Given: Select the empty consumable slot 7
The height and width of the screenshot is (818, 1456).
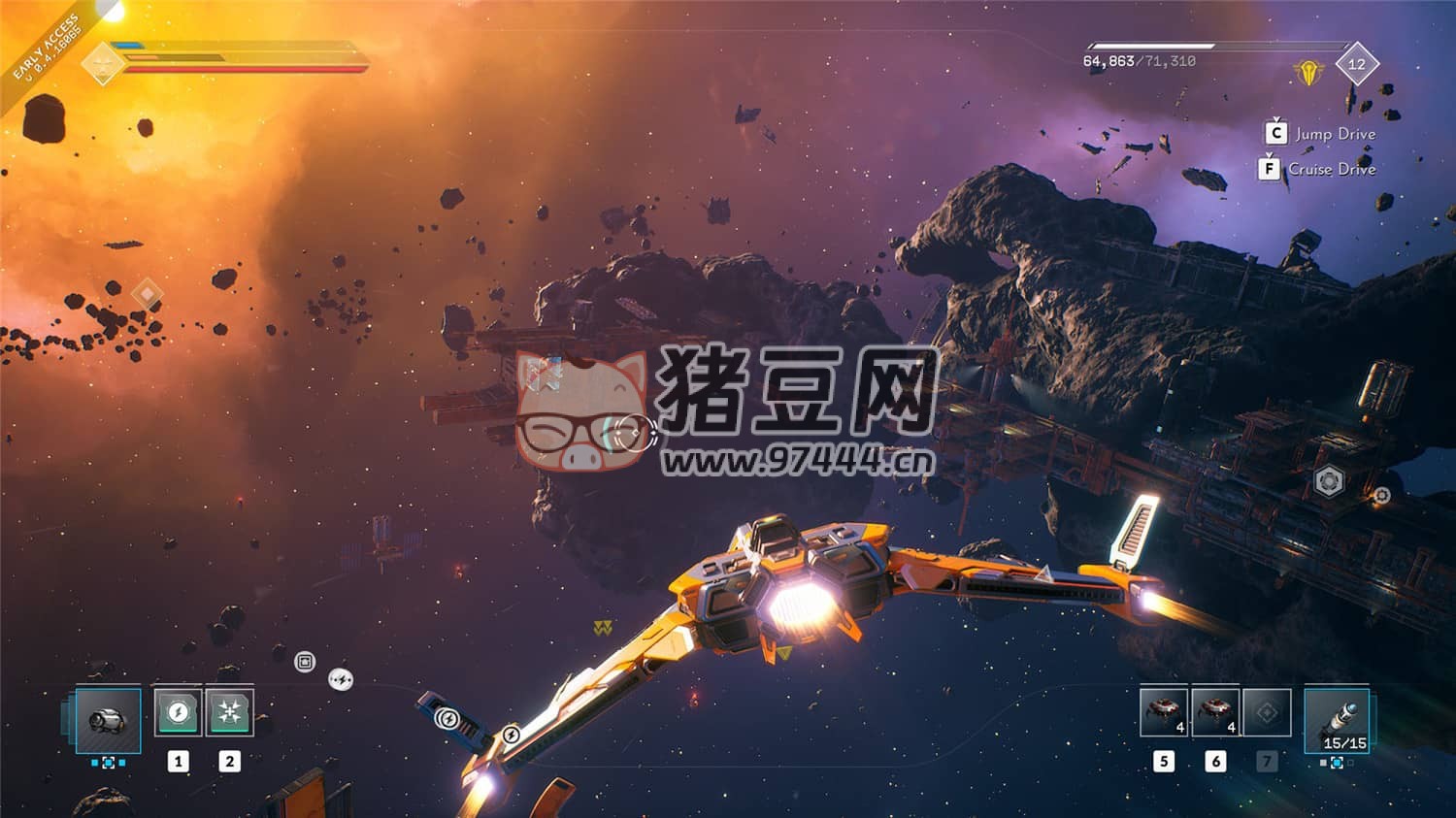Looking at the screenshot, I should click(1267, 713).
